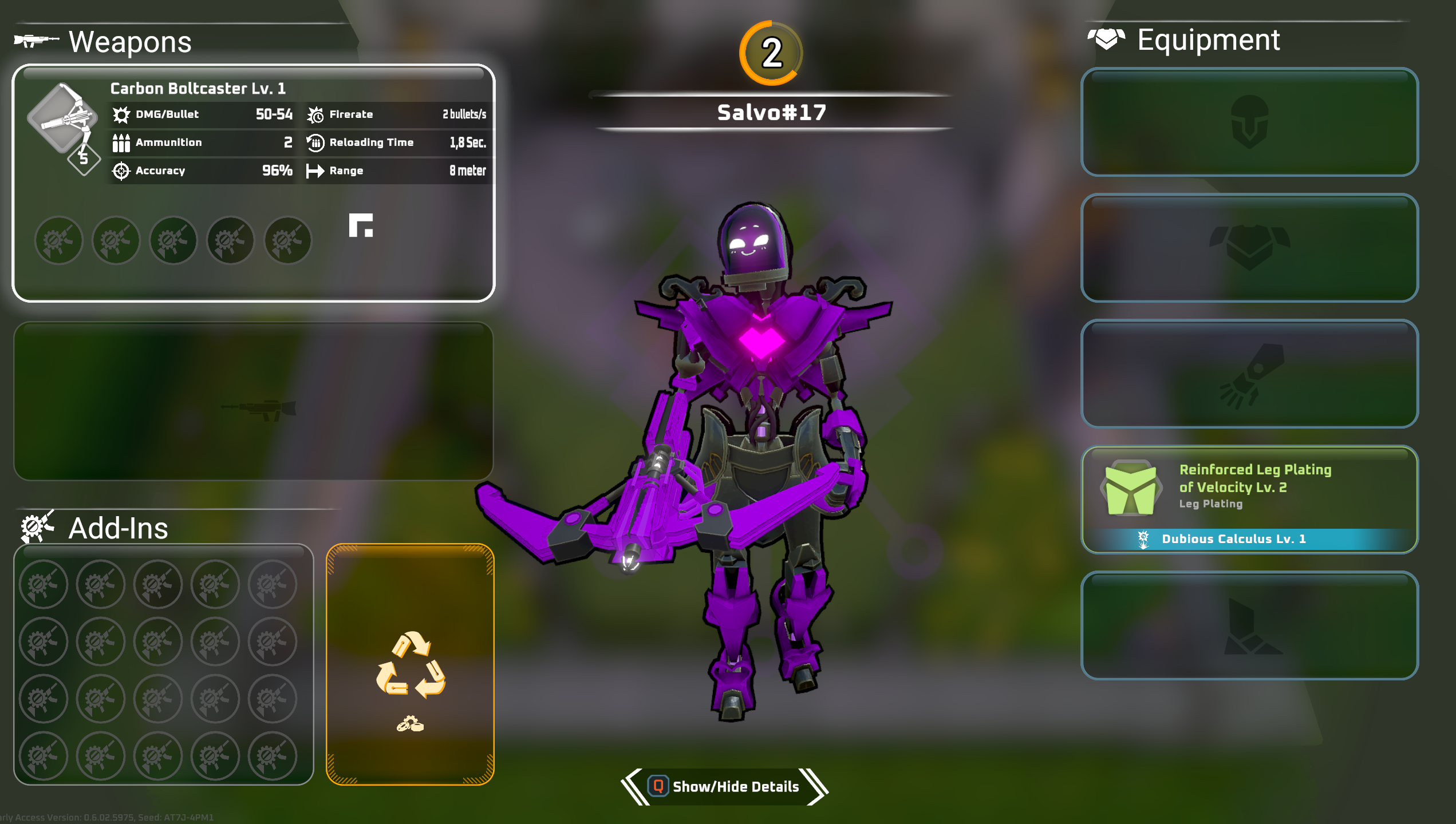Click the Carbon Boltcaster crossbow icon
Screen dimensions: 1456x824
click(x=62, y=119)
